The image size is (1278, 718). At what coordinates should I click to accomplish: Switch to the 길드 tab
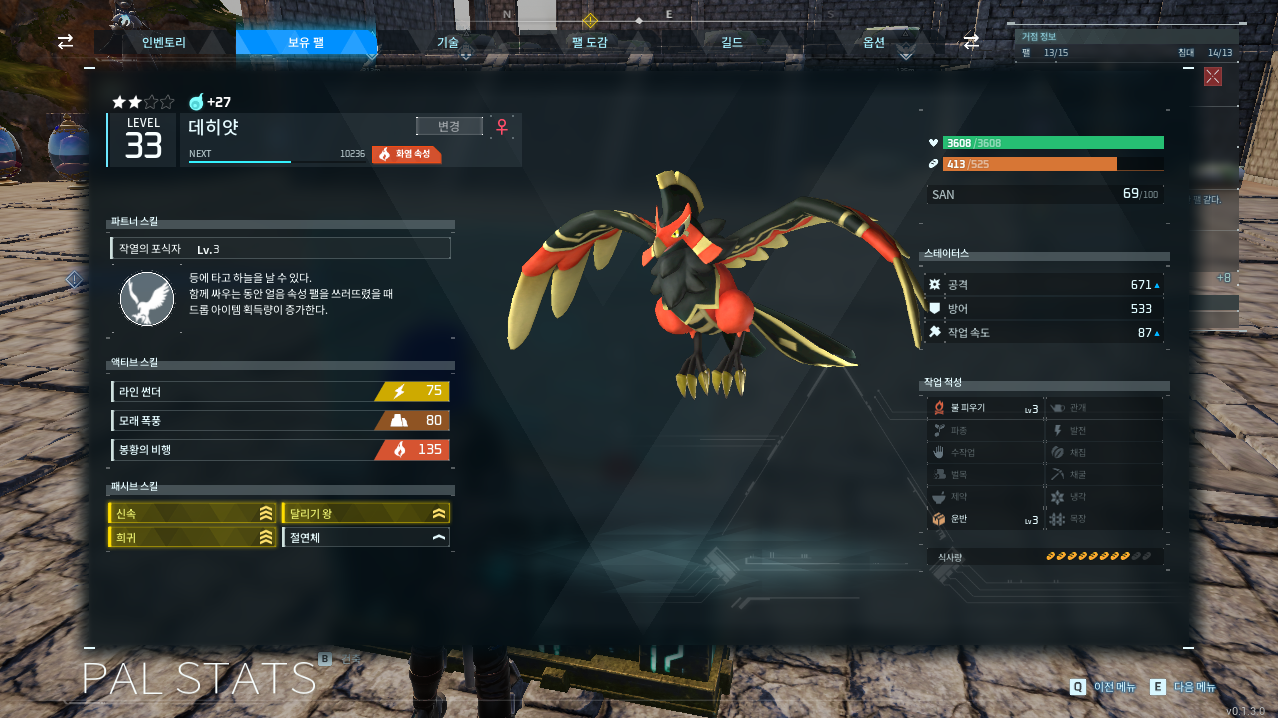click(732, 42)
